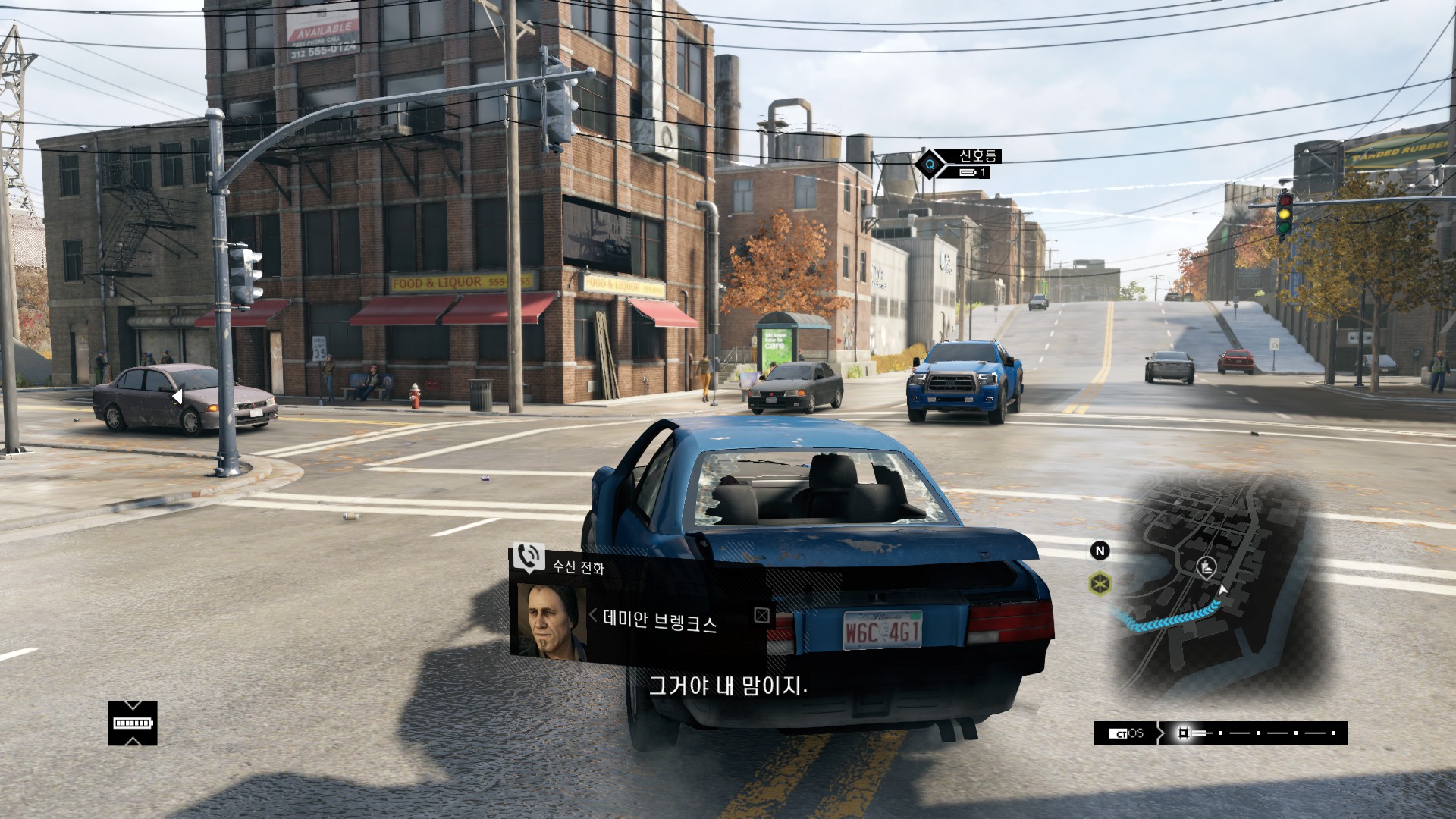The width and height of the screenshot is (1456, 819).
Task: Click the N compass marker
Action: tap(1100, 551)
